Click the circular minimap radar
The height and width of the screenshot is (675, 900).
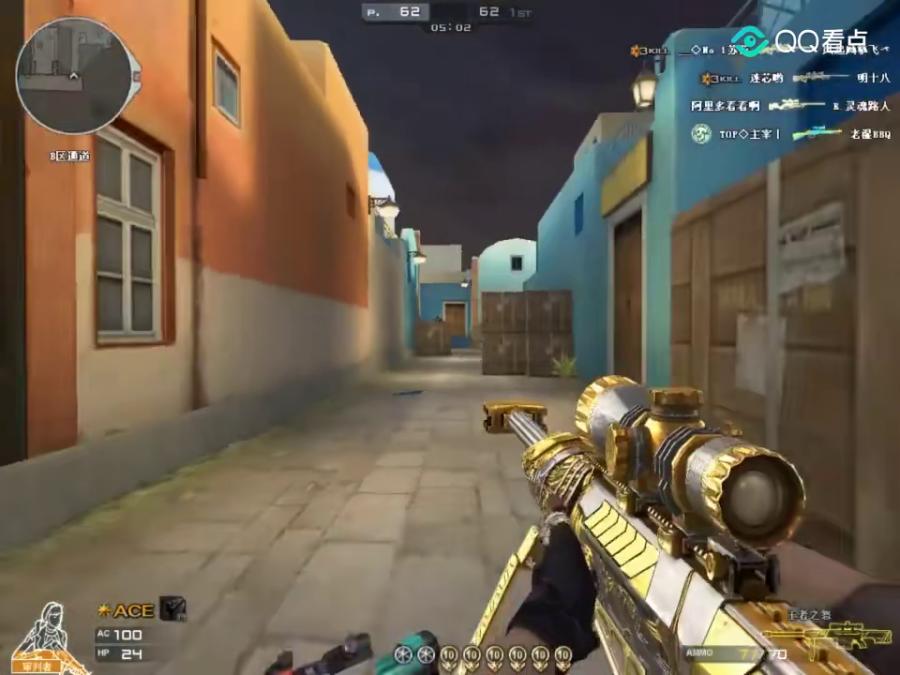(73, 76)
